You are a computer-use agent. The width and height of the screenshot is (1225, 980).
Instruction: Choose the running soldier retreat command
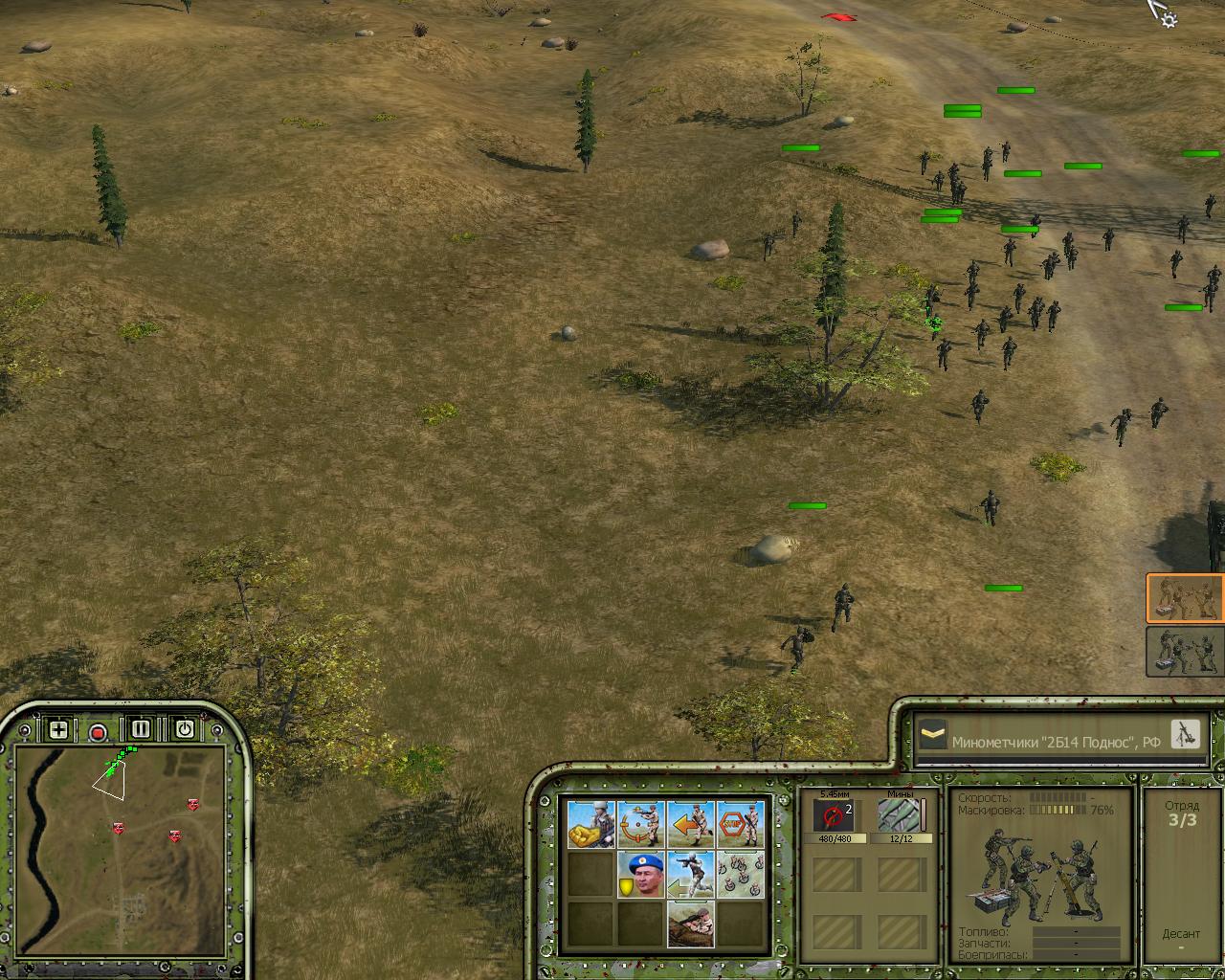(x=690, y=874)
